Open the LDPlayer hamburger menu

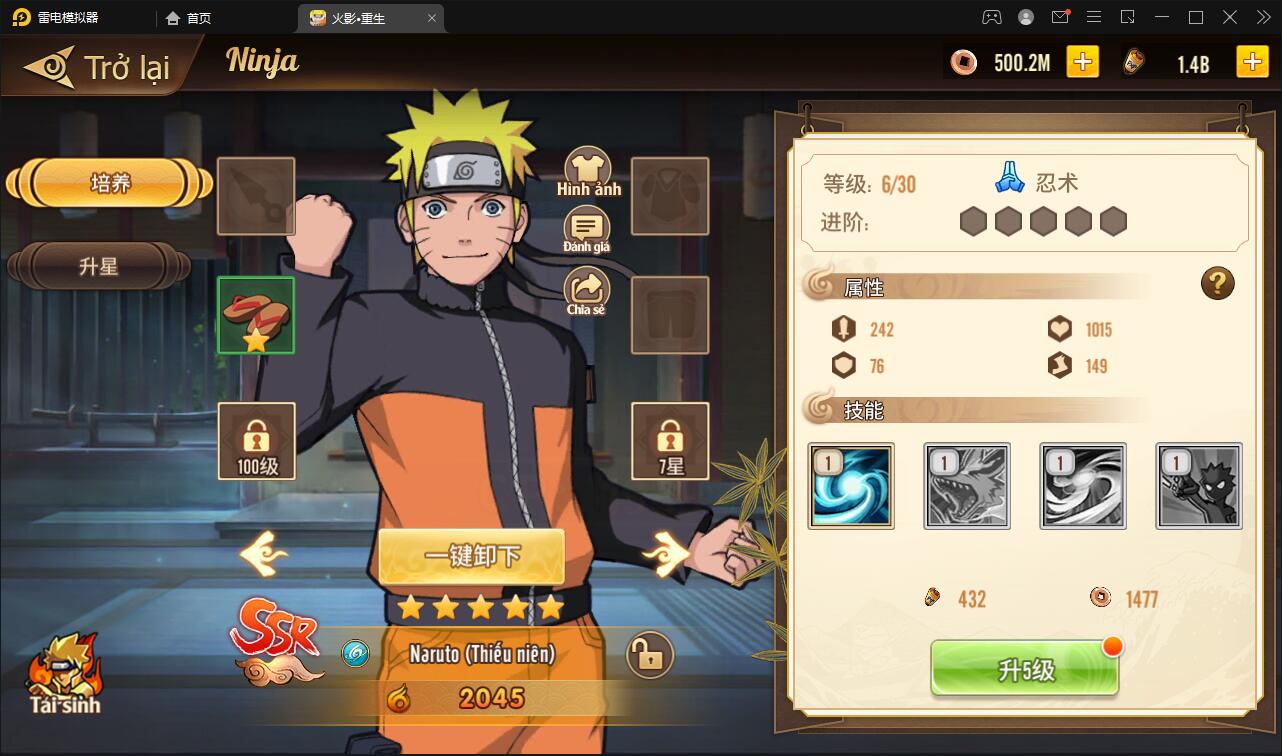click(x=1096, y=17)
